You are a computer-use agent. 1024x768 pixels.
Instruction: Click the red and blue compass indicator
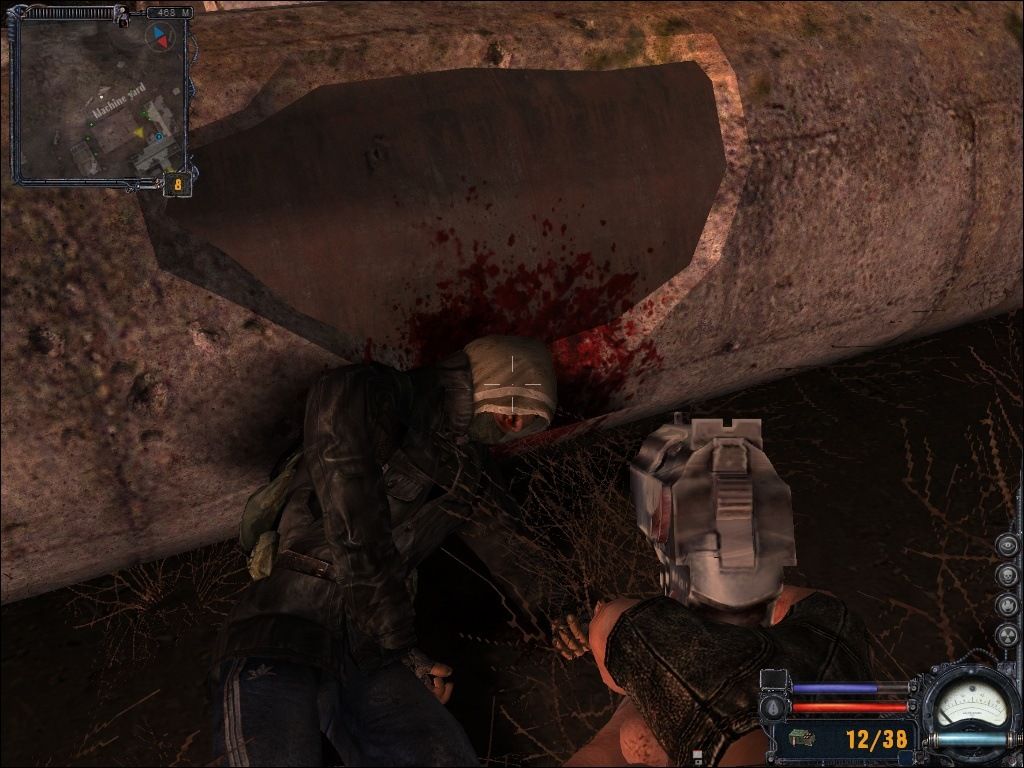pyautogui.click(x=159, y=37)
